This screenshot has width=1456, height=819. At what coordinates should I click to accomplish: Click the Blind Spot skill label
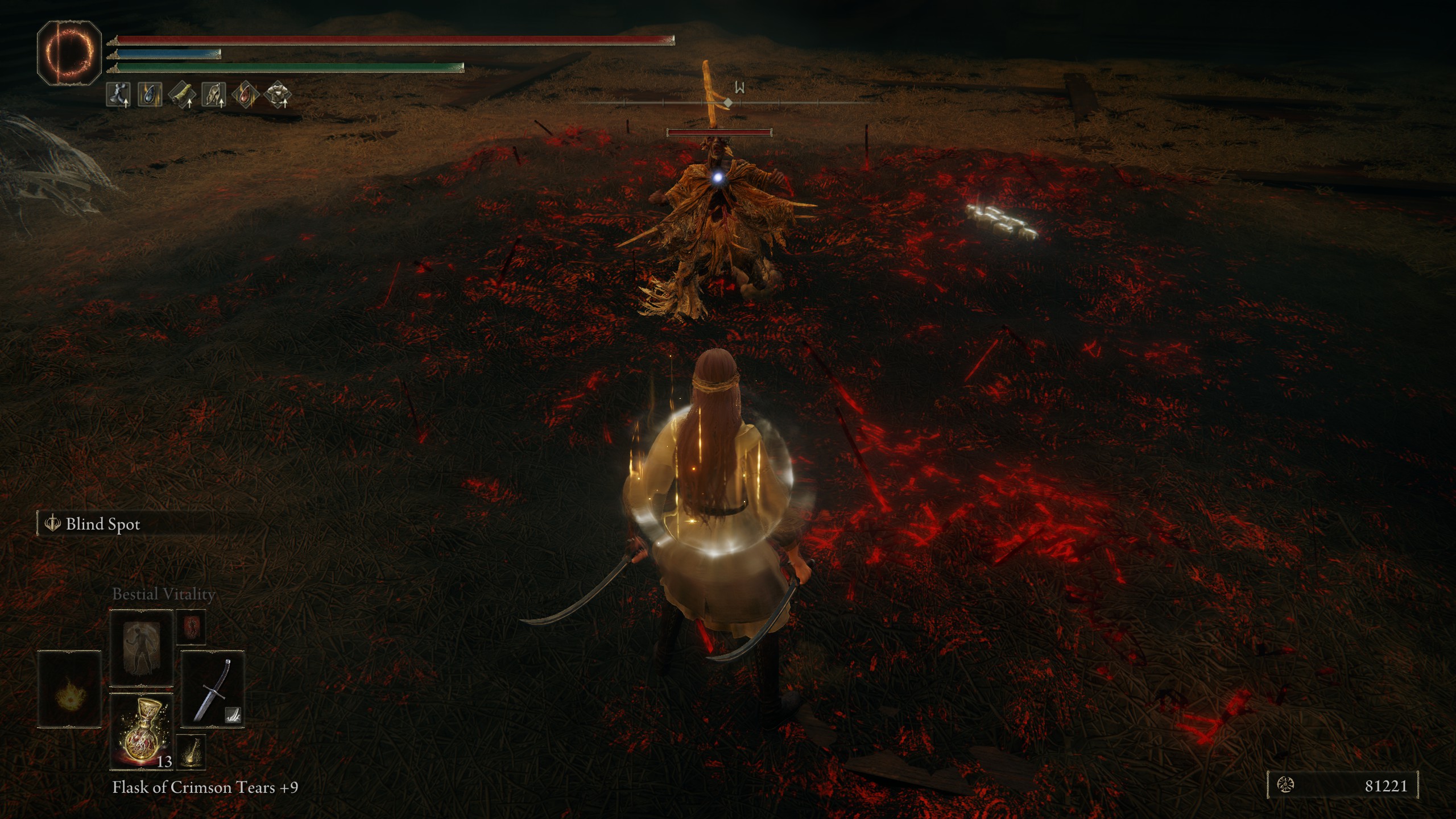[x=102, y=524]
